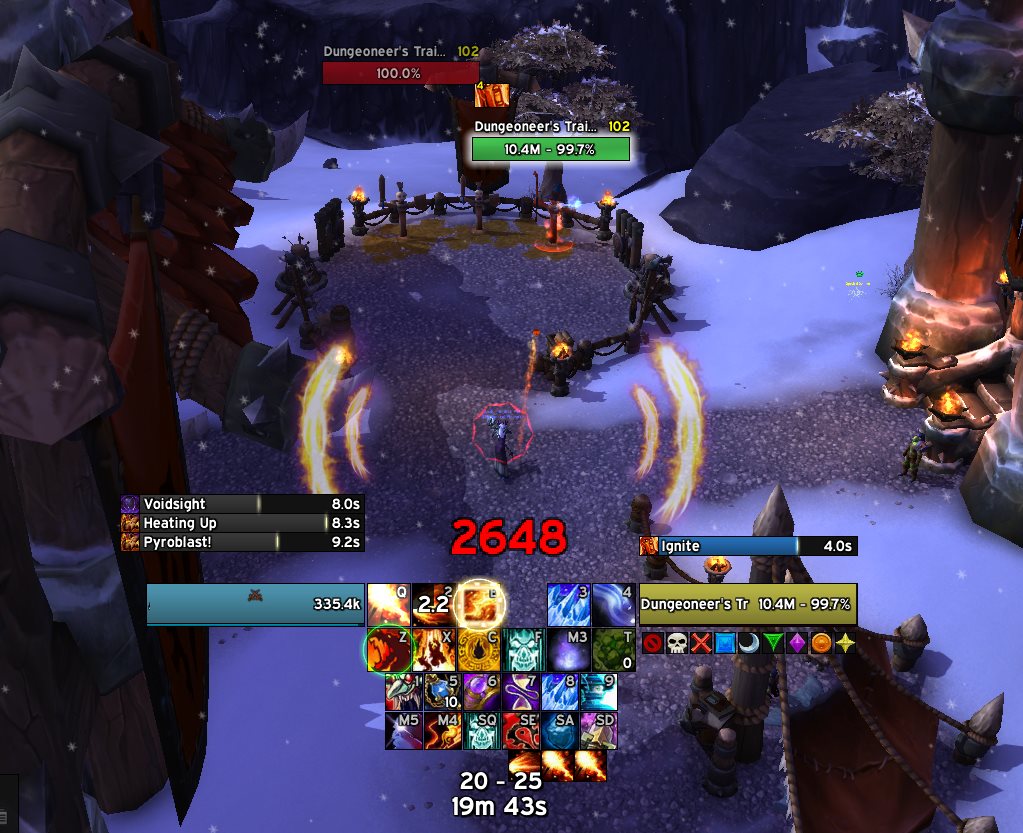Screen dimensions: 1023x833
Task: Activate the fiery ability bound to Z
Action: (x=387, y=649)
